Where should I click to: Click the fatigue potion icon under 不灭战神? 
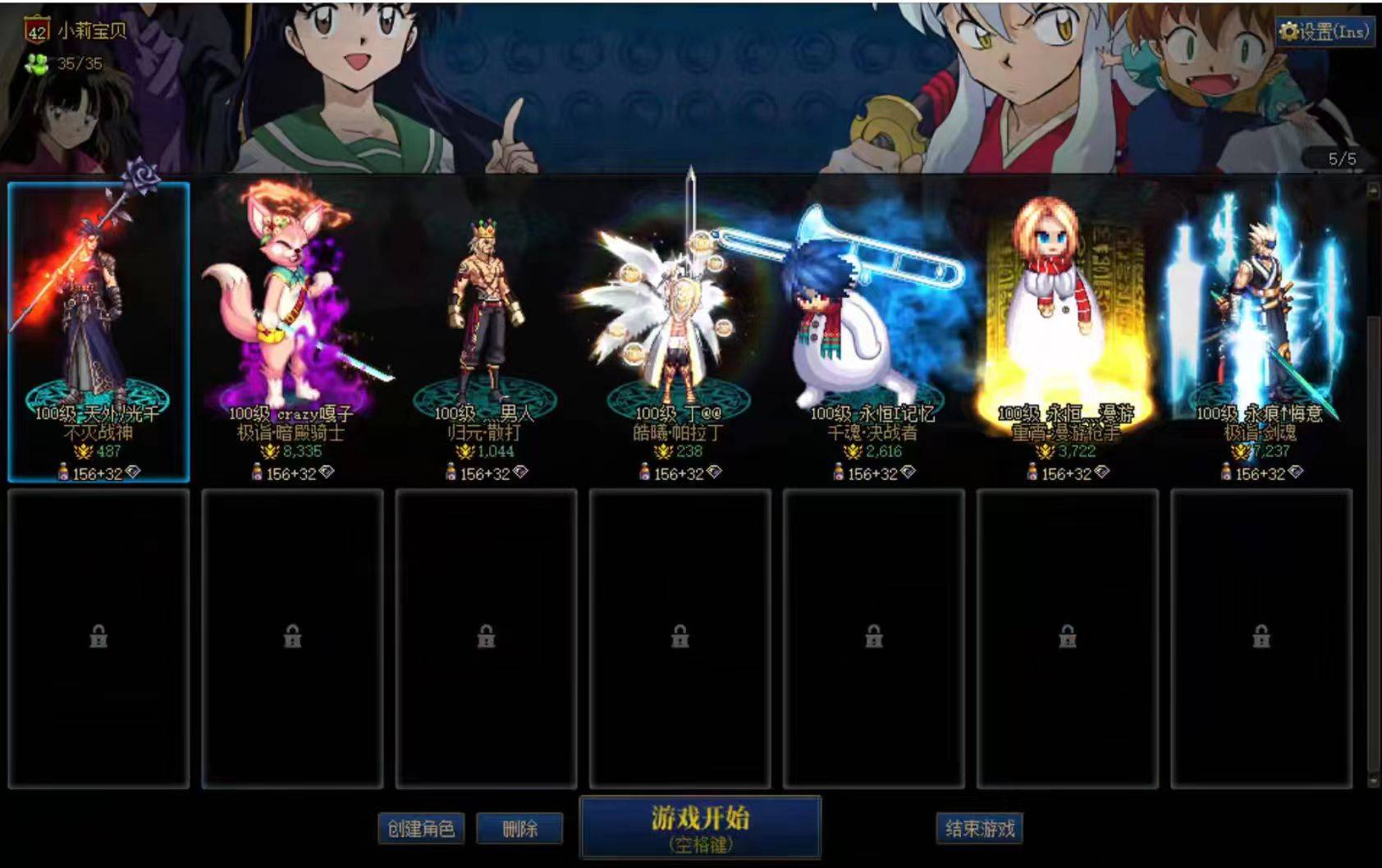pyautogui.click(x=62, y=473)
